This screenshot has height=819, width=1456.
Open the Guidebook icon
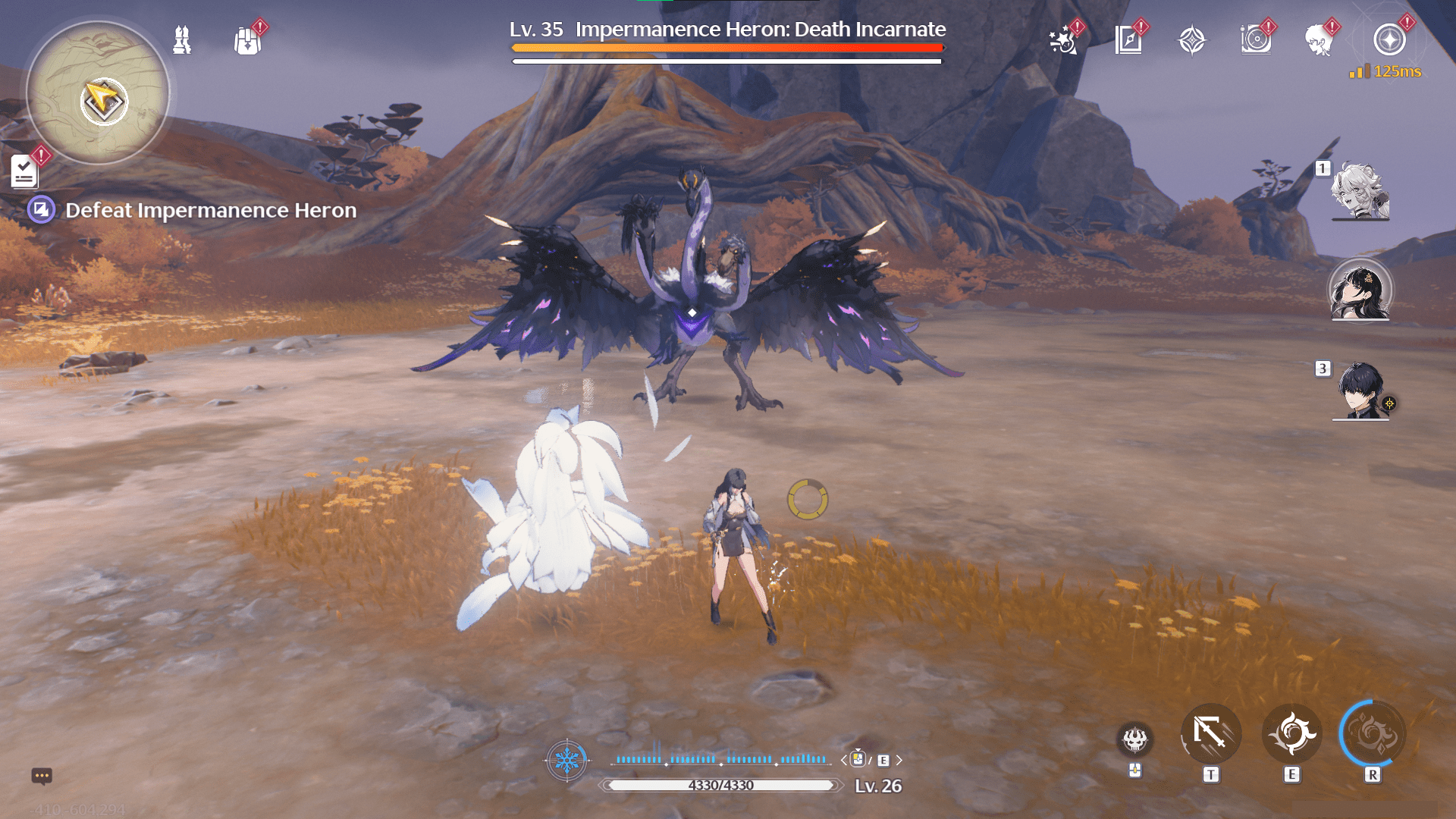coord(1128,39)
